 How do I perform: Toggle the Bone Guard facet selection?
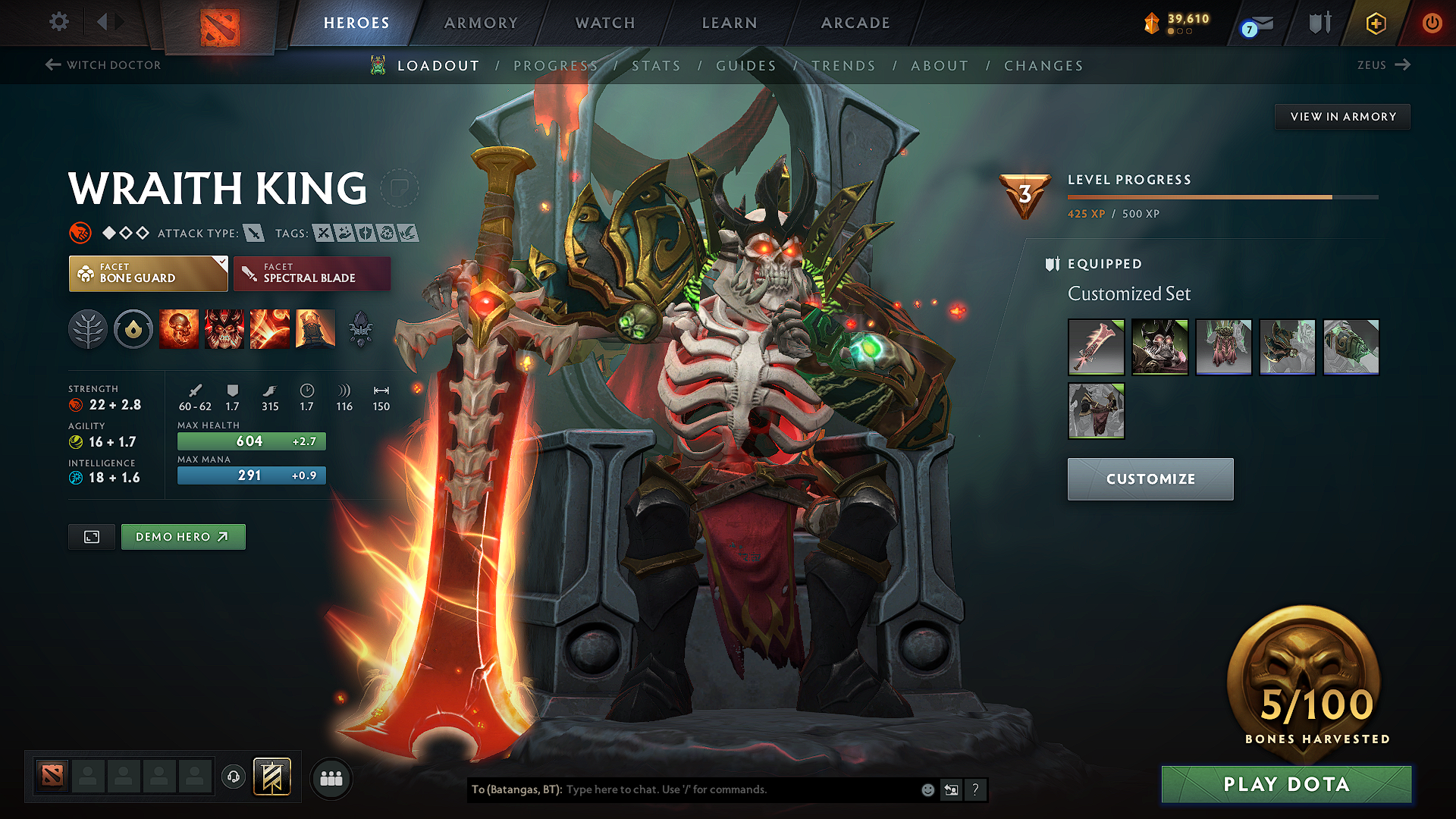click(148, 273)
